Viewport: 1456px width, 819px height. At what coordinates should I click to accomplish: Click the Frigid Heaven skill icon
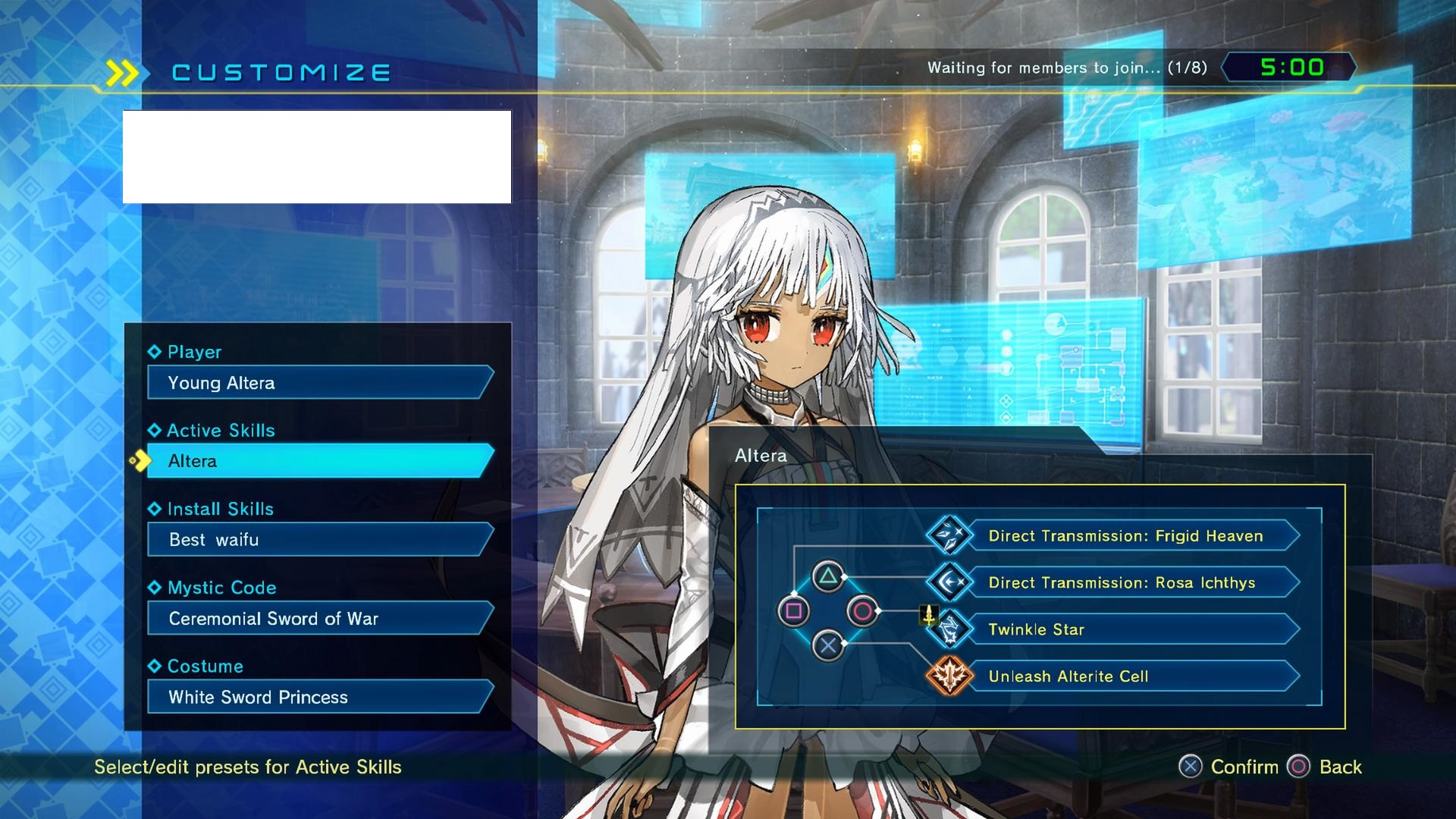point(949,535)
